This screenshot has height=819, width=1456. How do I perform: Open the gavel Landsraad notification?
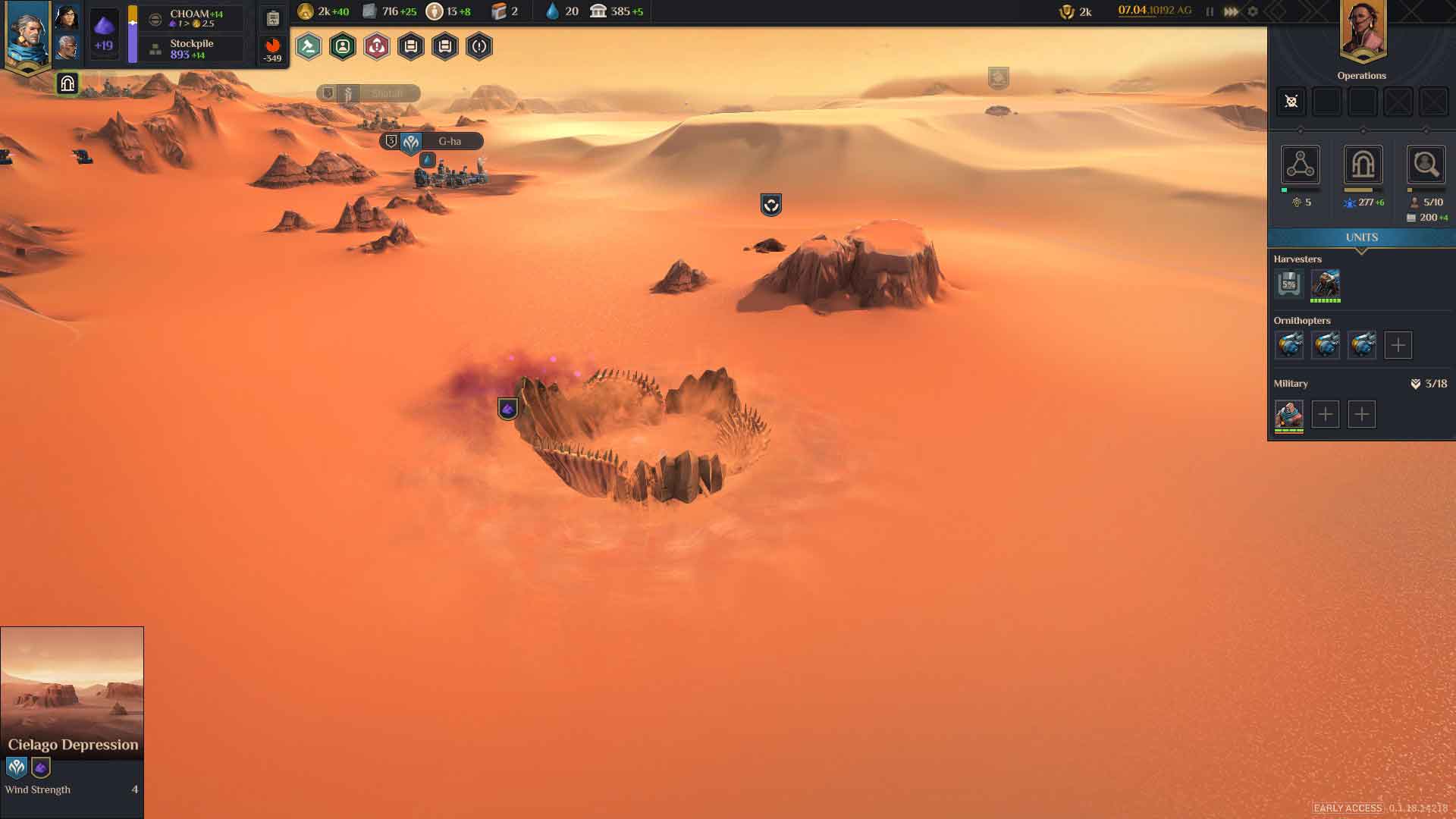coord(309,47)
